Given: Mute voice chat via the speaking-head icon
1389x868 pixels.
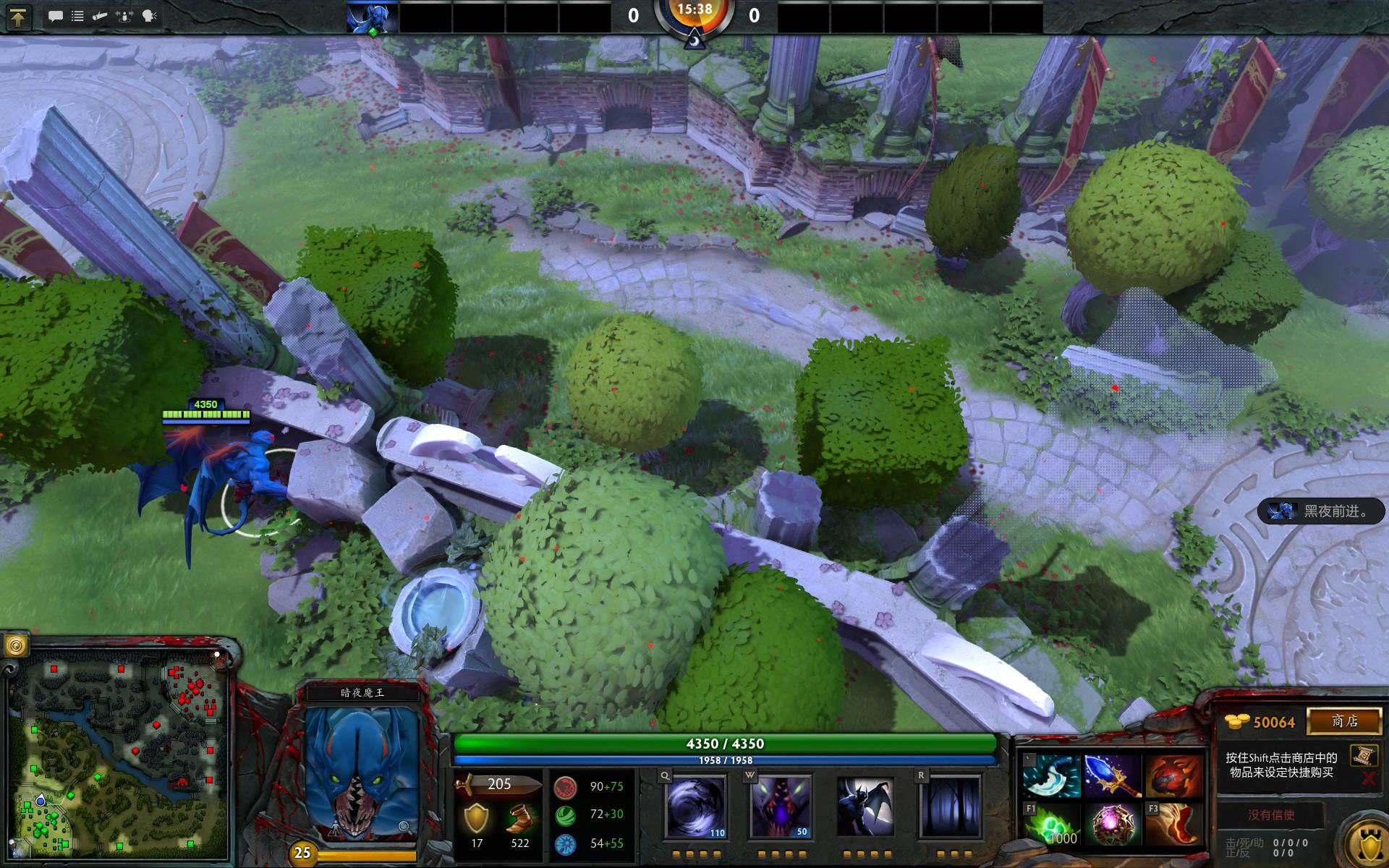Looking at the screenshot, I should tap(149, 16).
